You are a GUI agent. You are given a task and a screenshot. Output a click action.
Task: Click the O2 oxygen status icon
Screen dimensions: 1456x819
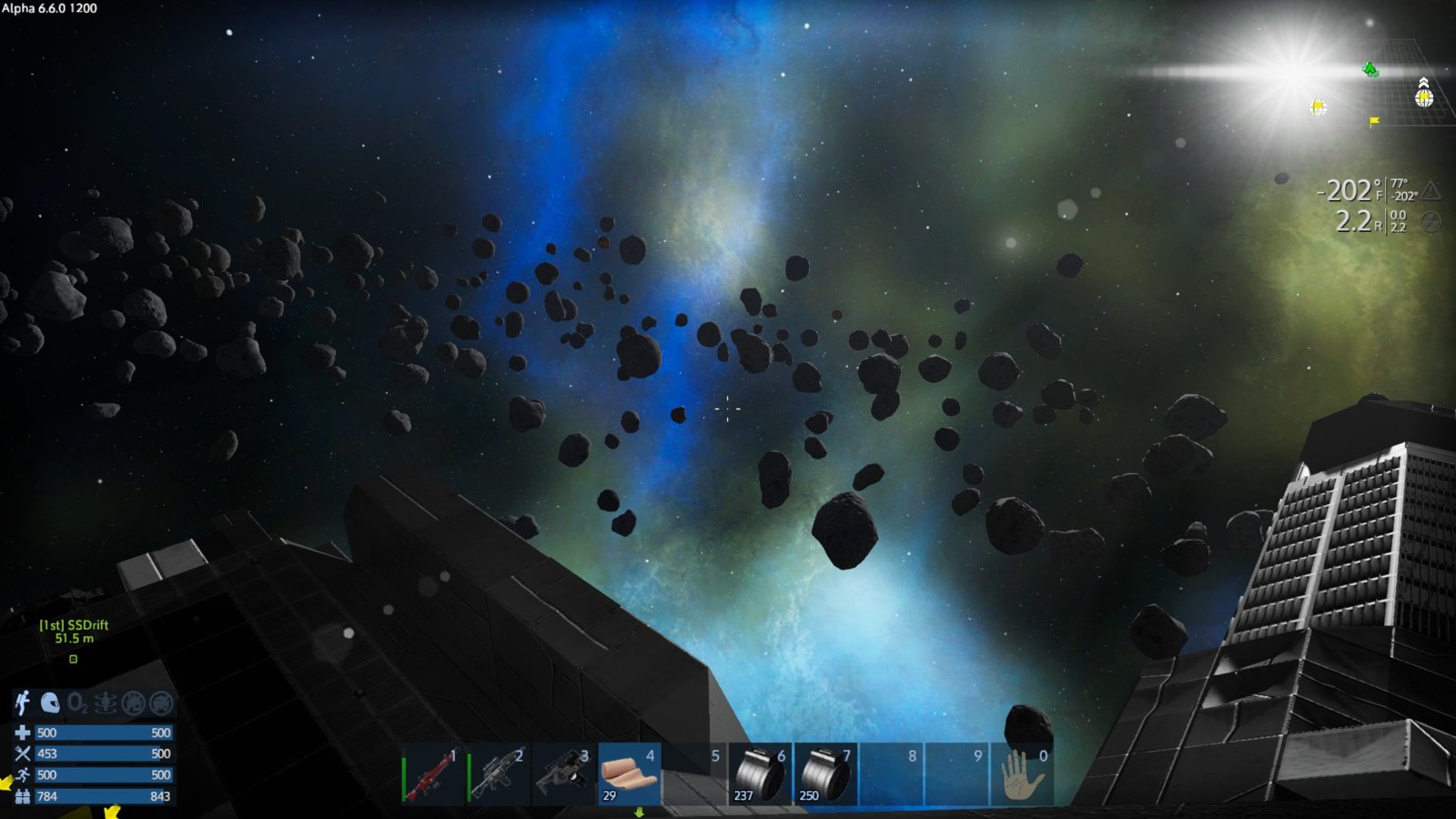click(x=77, y=703)
